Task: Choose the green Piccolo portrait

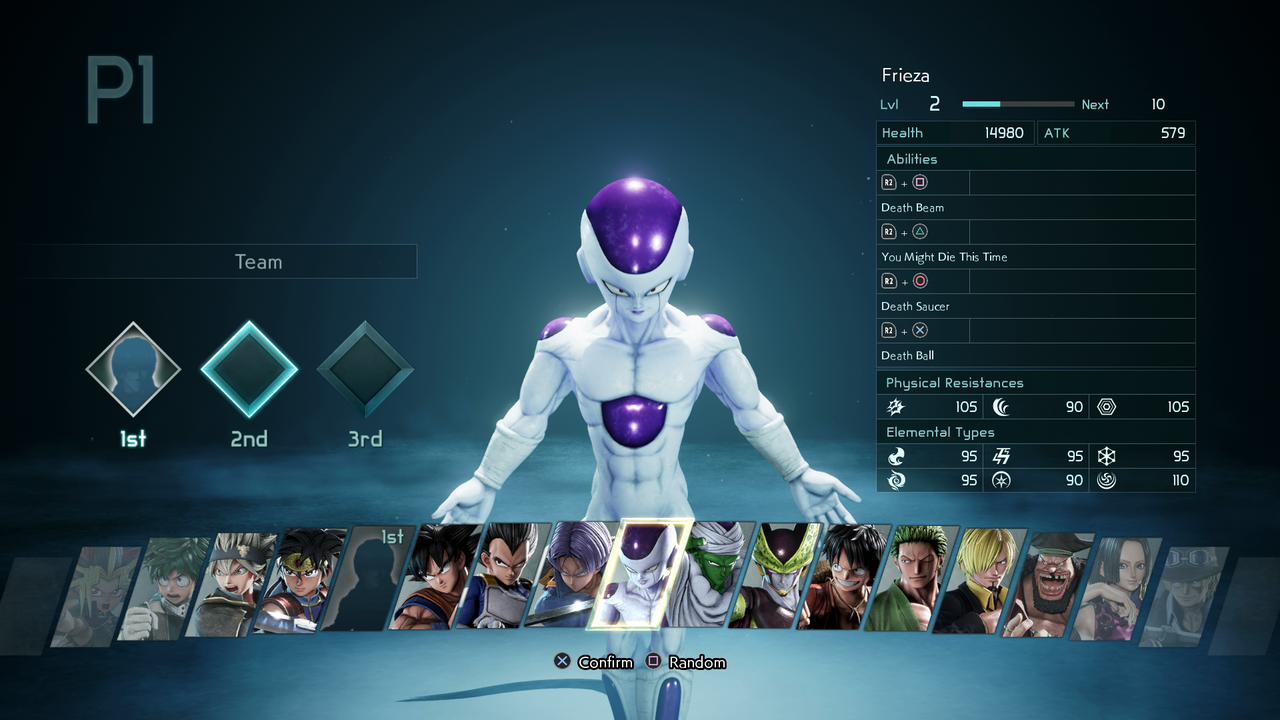Action: pyautogui.click(x=708, y=575)
